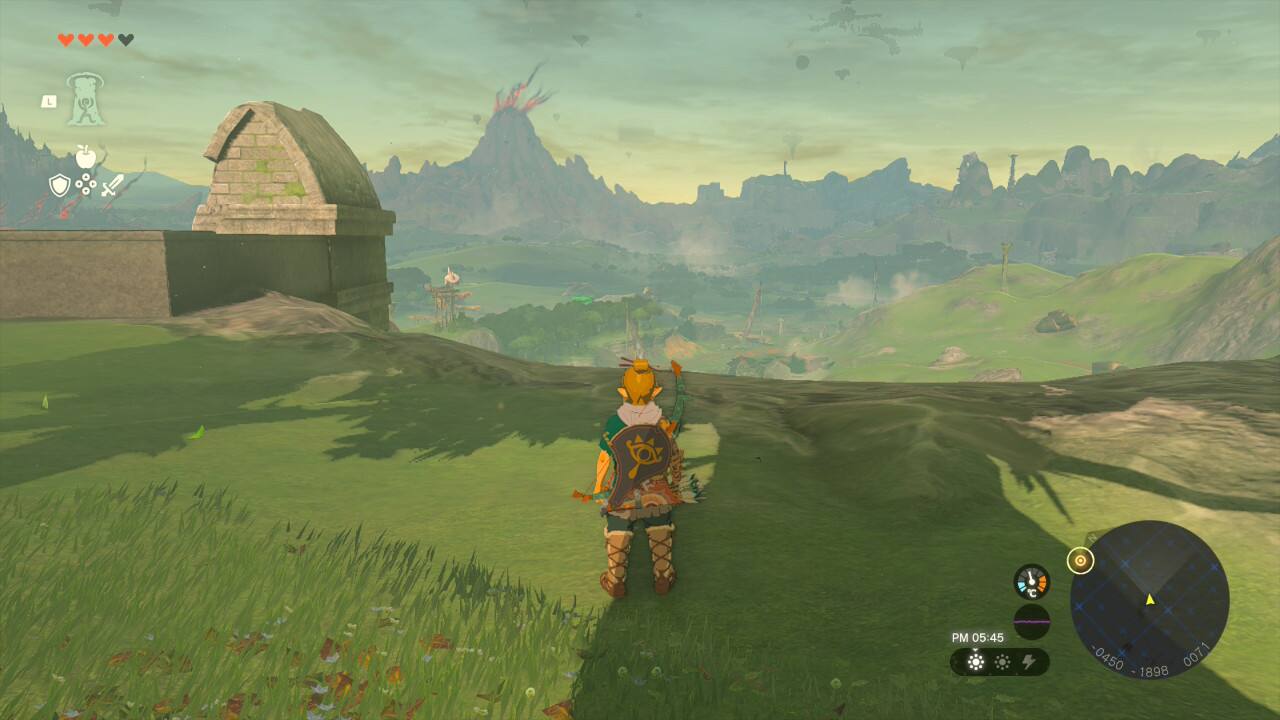Image resolution: width=1280 pixels, height=720 pixels.
Task: Choose the sword weapon quick-select icon
Action: tap(112, 185)
